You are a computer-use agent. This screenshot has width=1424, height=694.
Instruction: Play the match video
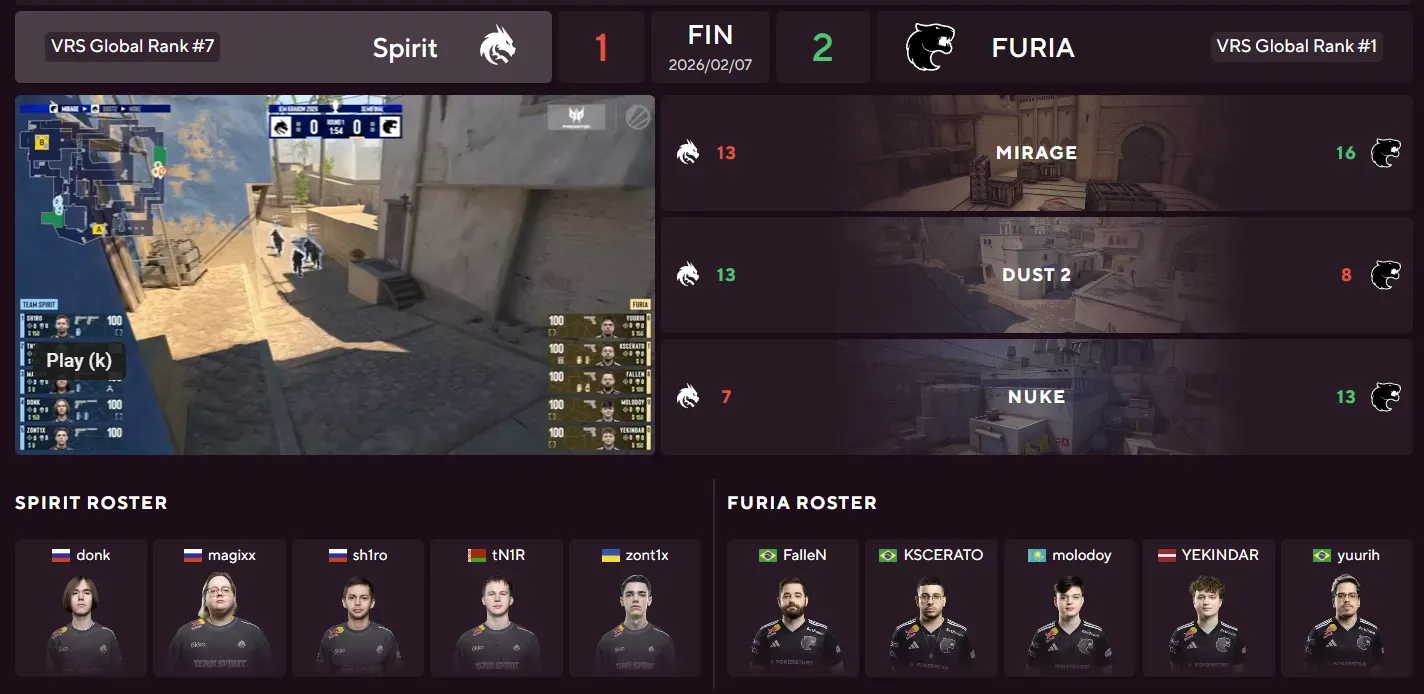click(78, 361)
